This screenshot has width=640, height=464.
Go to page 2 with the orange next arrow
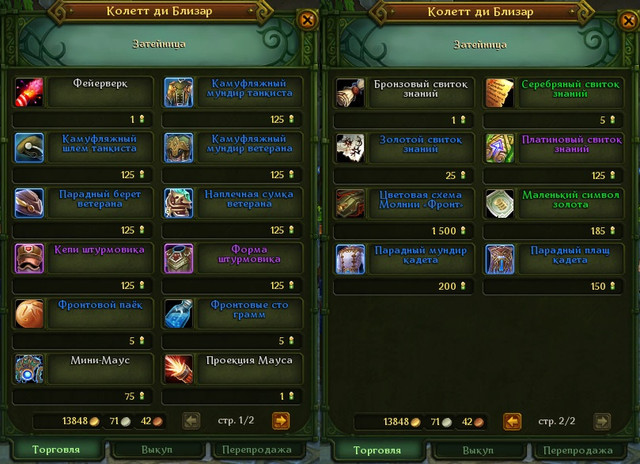[x=281, y=421]
